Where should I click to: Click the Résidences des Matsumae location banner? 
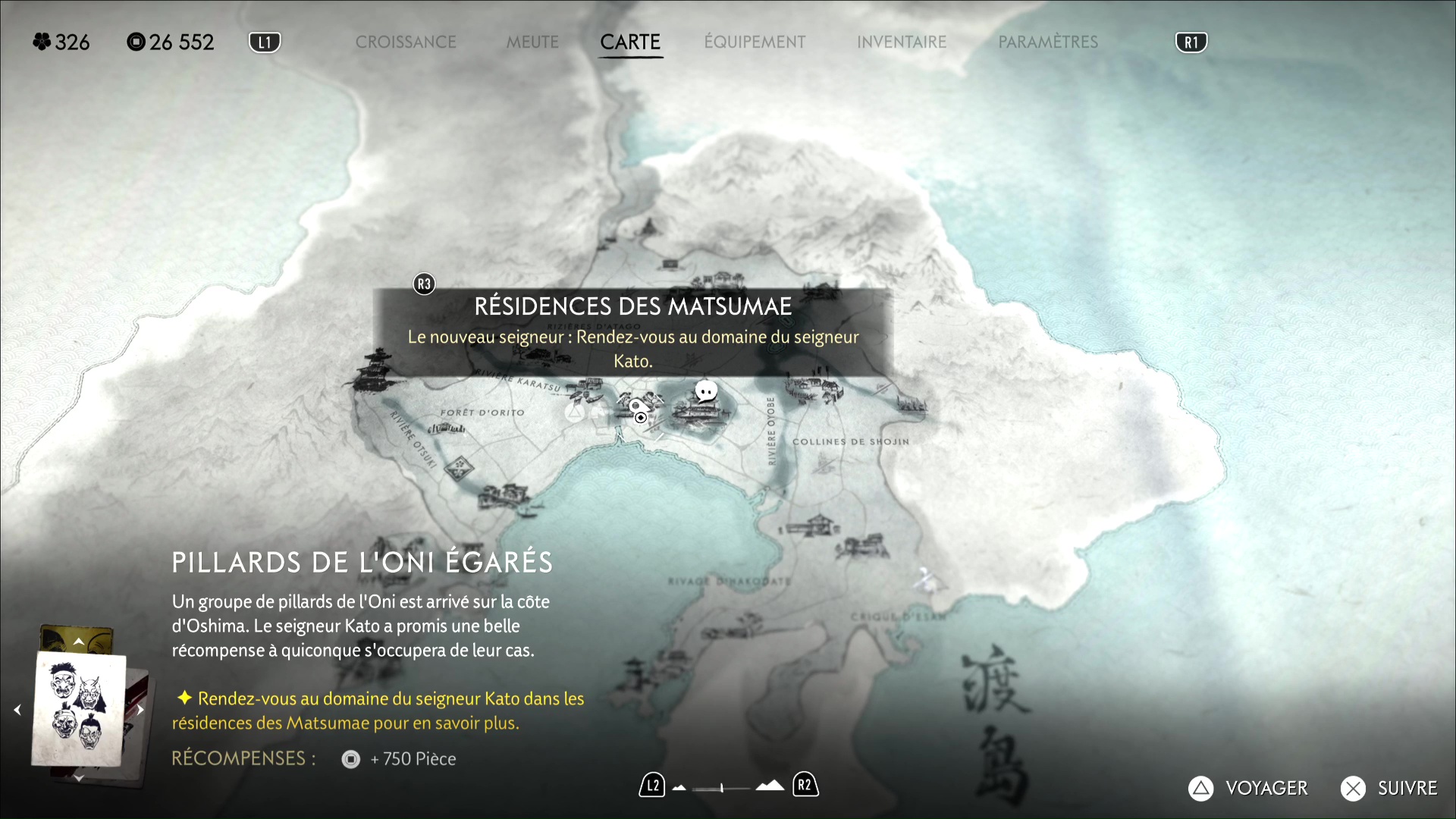[632, 332]
